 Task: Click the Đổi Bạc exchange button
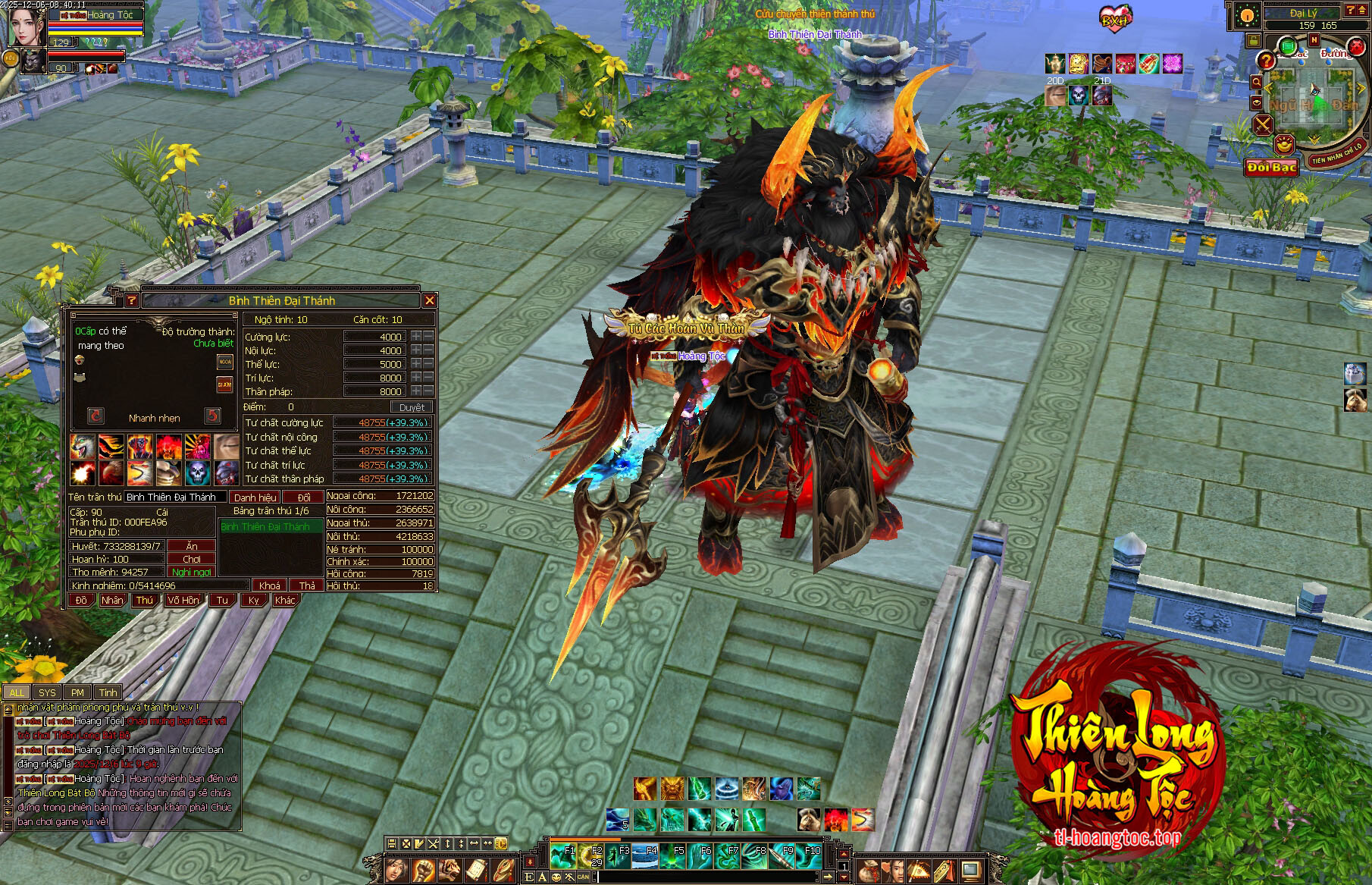tap(1271, 167)
